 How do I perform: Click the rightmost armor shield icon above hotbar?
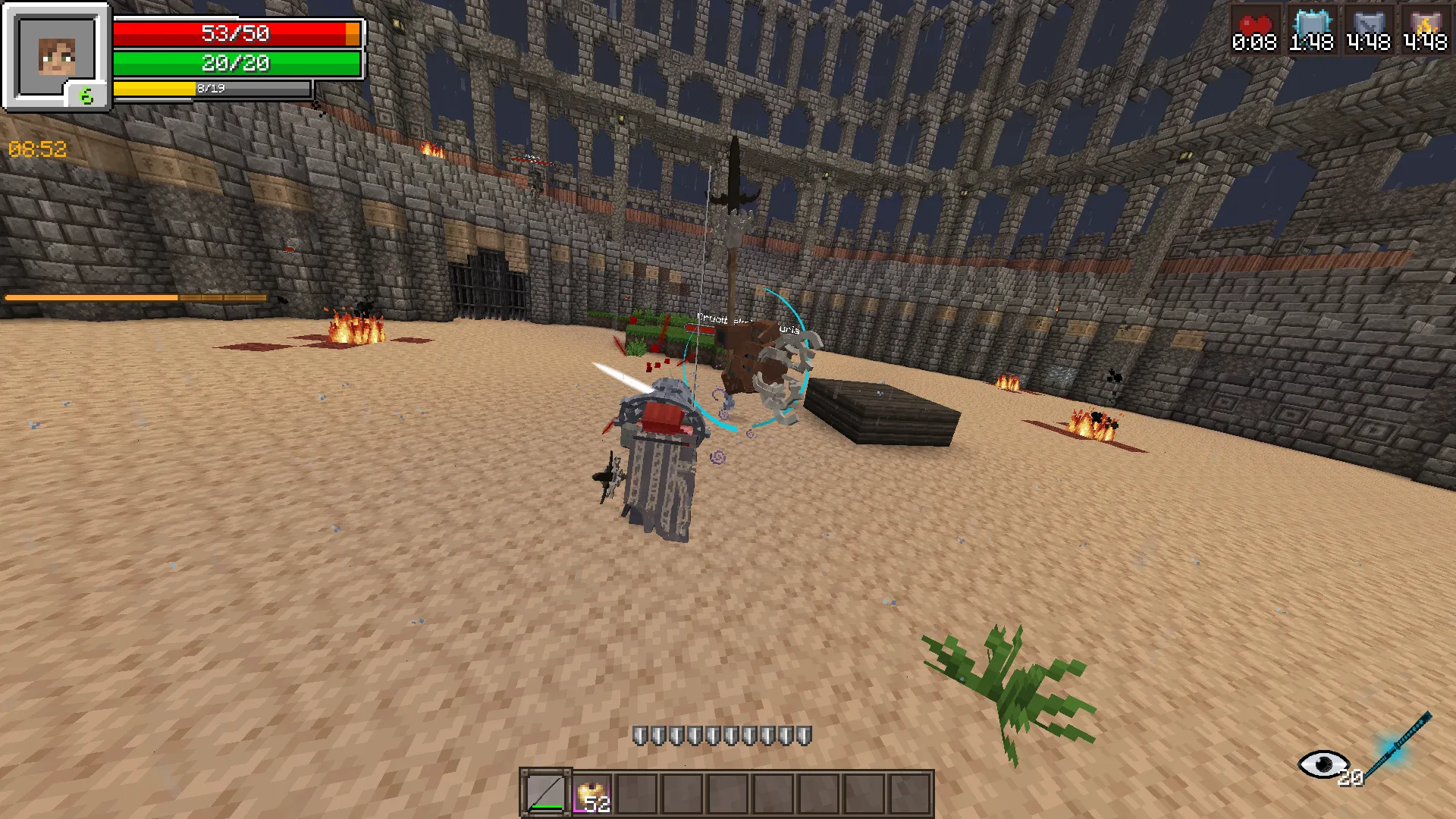(x=804, y=734)
